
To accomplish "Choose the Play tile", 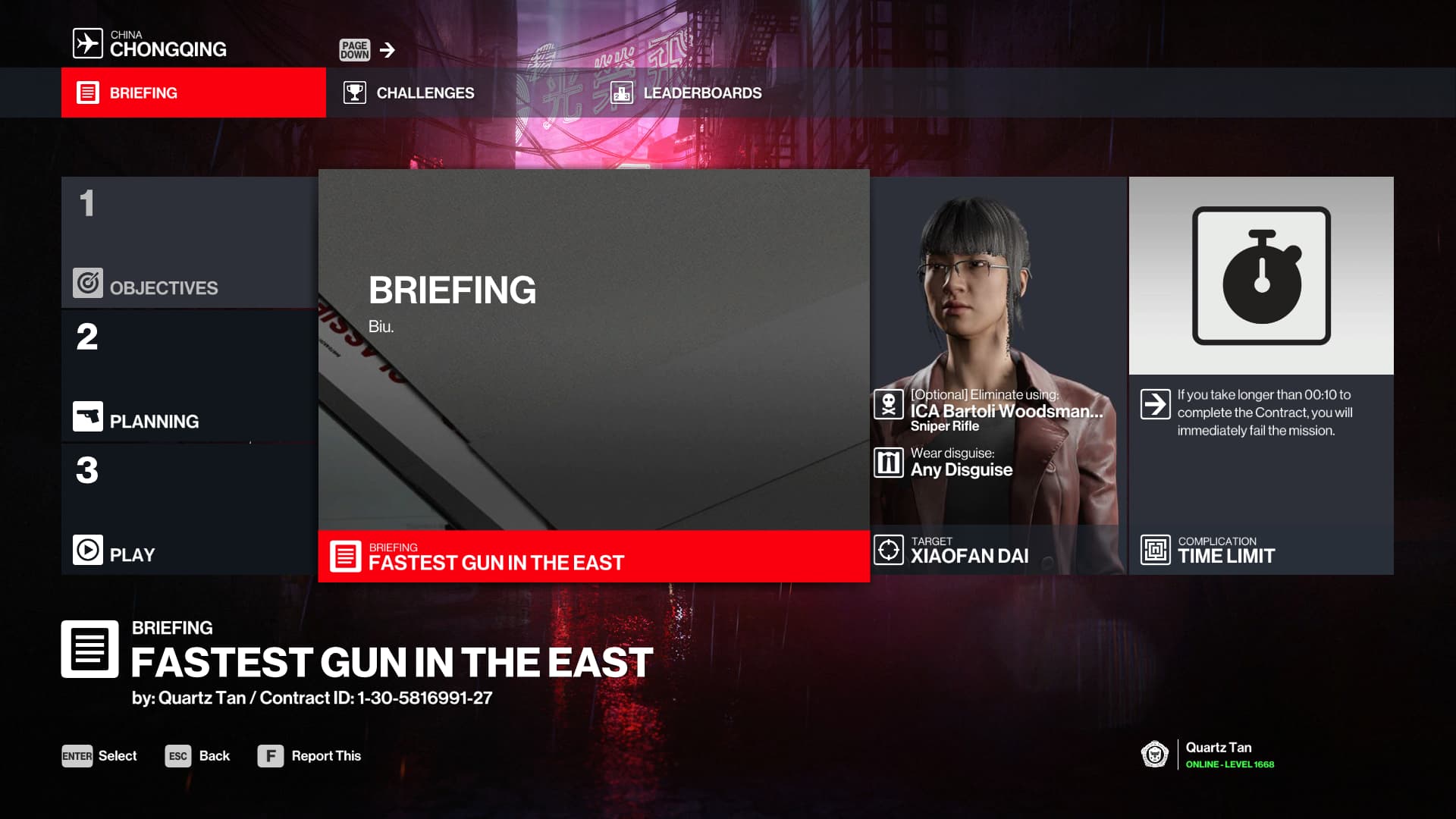I will tap(189, 510).
